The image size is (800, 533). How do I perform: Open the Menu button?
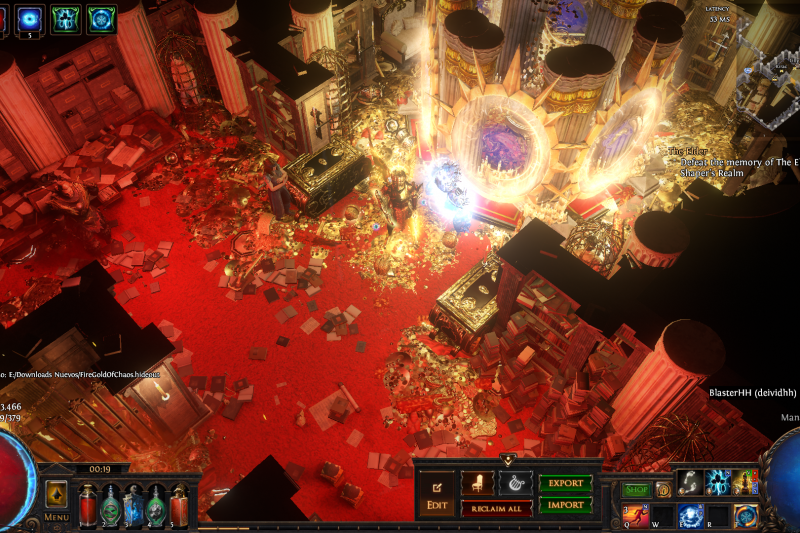pos(56,517)
